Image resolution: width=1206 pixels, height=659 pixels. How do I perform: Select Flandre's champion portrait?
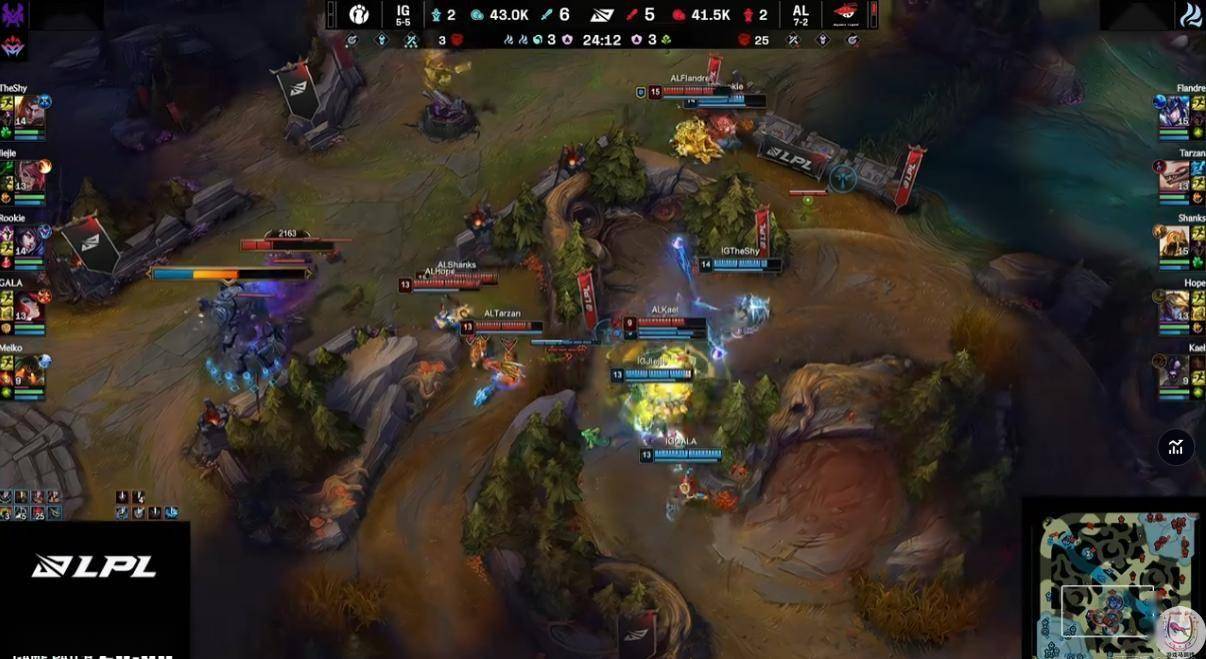1174,111
